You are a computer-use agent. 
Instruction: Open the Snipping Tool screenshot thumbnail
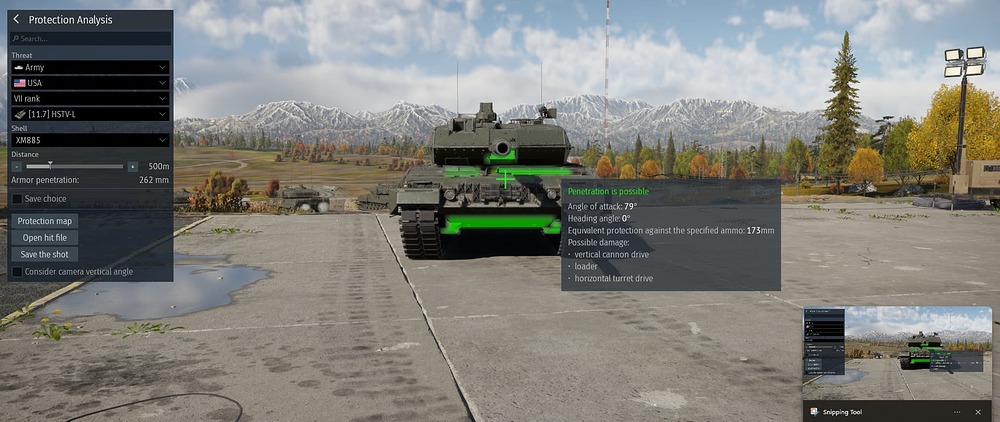pyautogui.click(x=897, y=353)
